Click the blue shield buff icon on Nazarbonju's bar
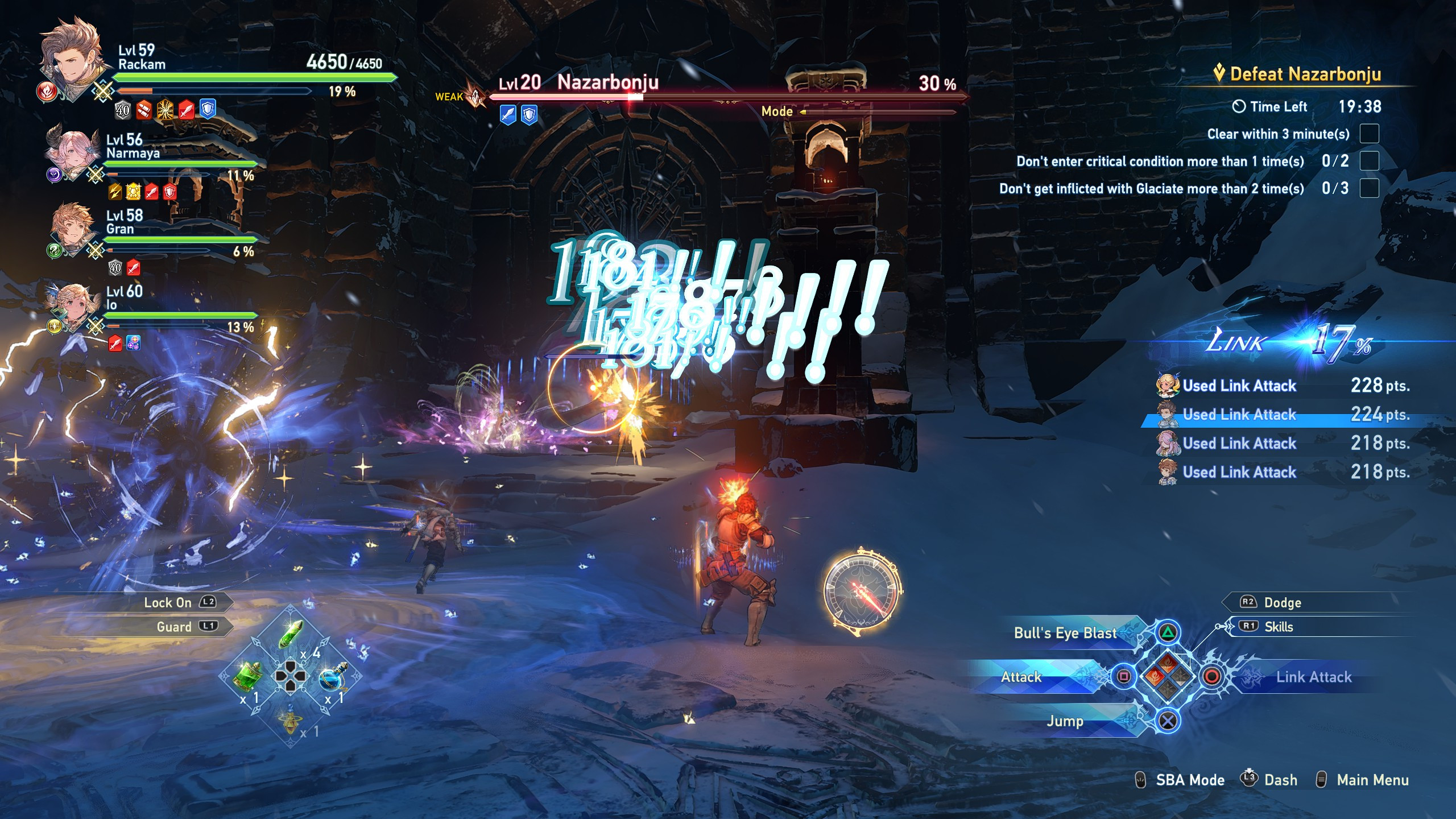 click(x=530, y=113)
